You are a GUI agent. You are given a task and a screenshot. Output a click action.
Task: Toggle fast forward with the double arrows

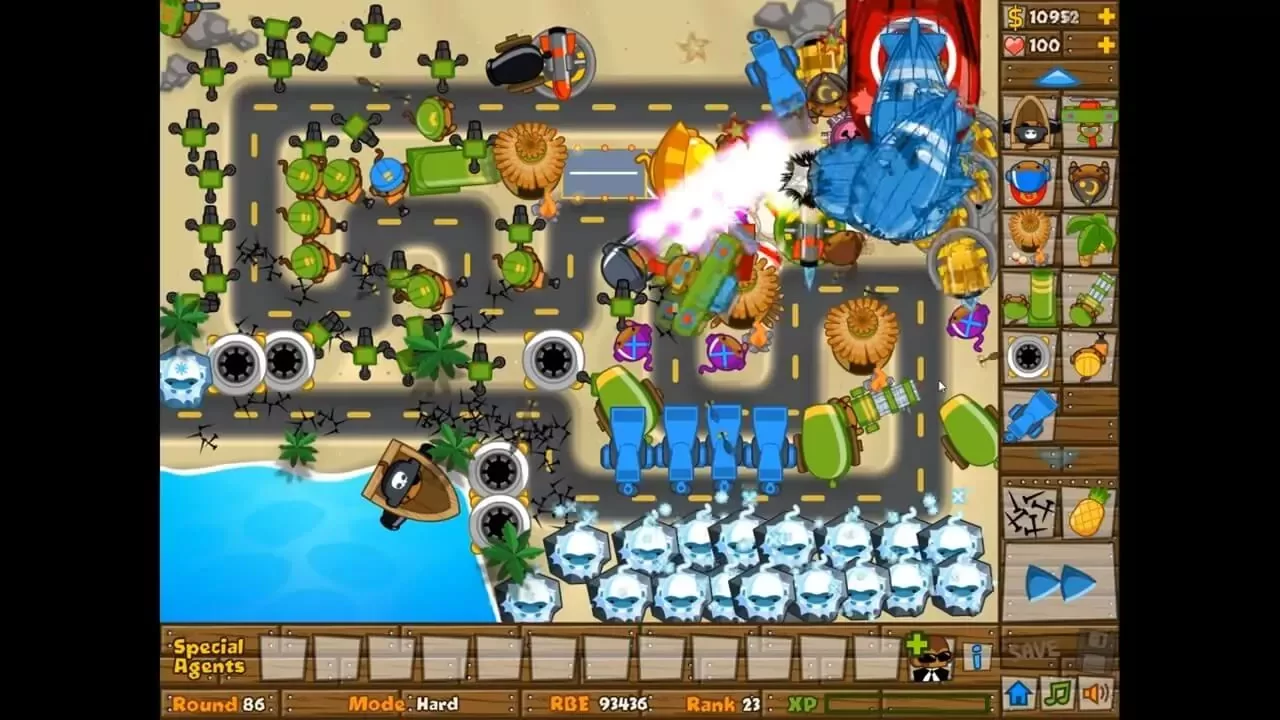[1059, 582]
